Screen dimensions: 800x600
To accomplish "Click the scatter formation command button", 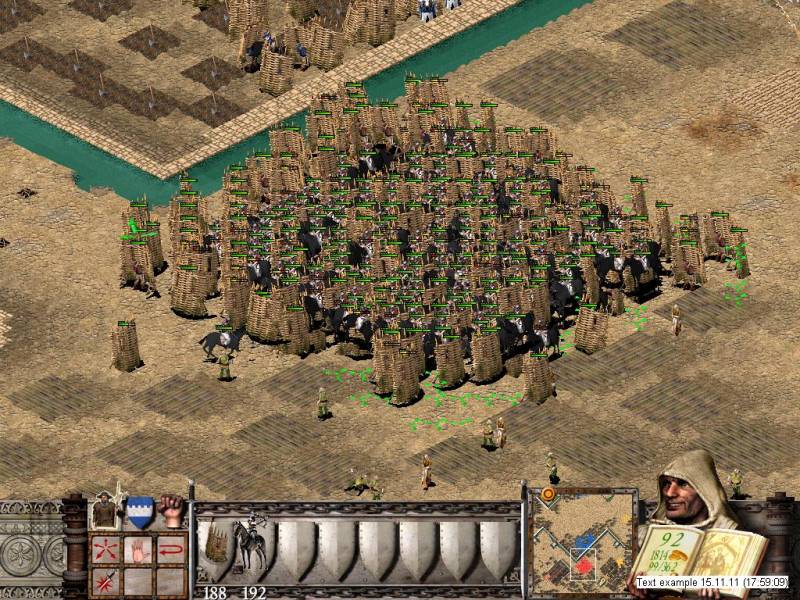I will 105,549.
